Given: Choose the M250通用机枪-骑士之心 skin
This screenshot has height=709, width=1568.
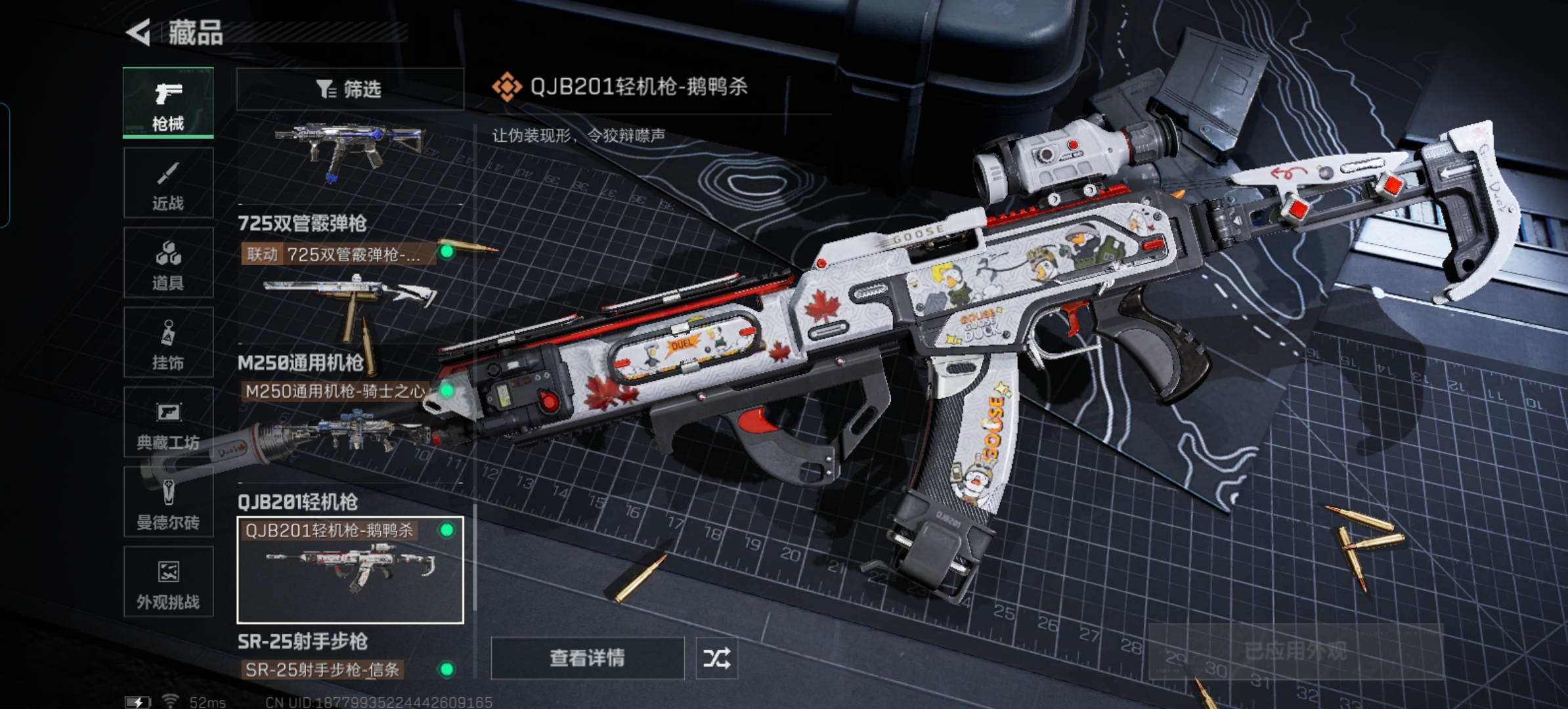Looking at the screenshot, I should [x=336, y=391].
